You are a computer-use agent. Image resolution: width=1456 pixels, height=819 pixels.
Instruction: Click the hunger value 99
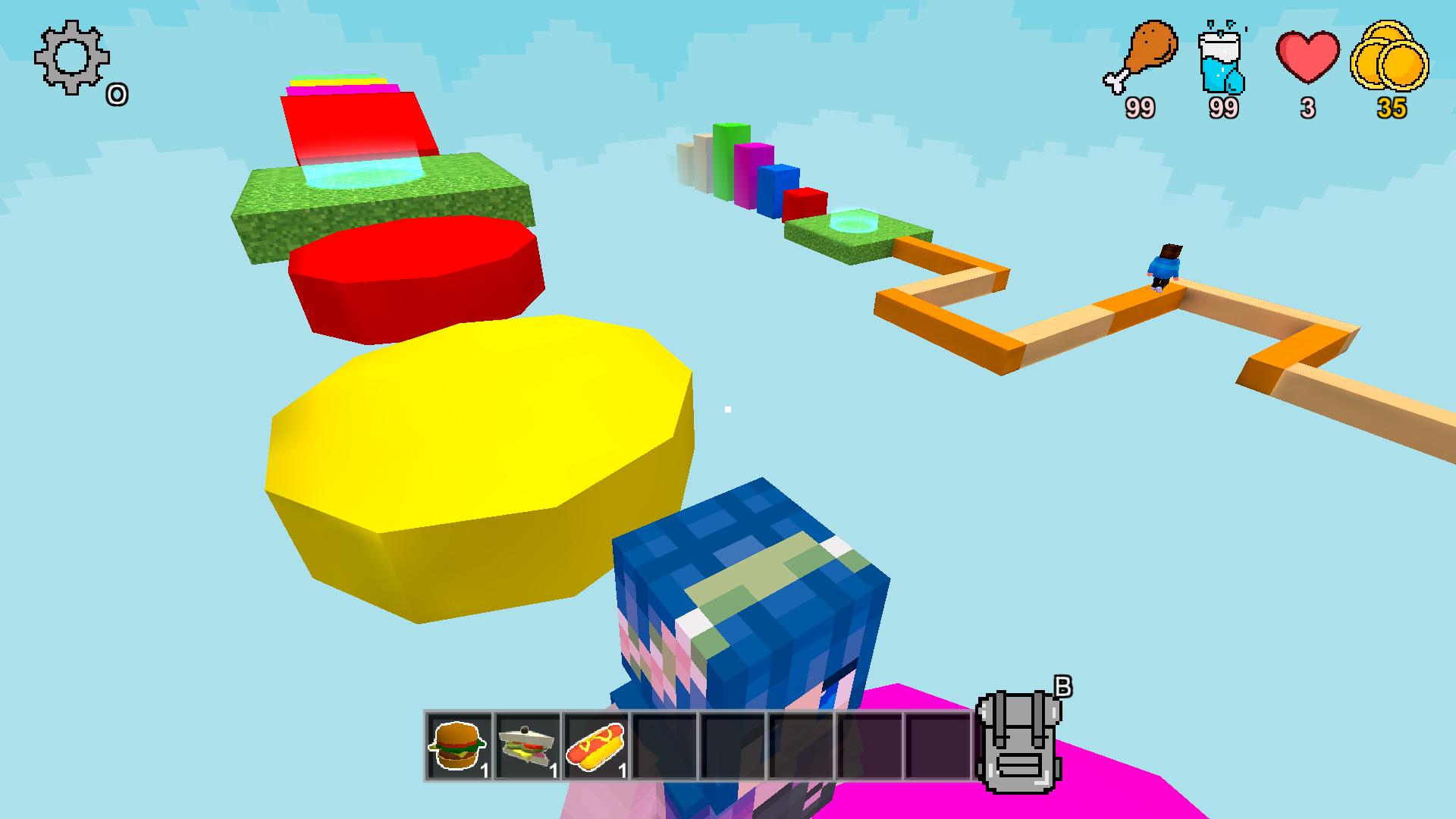[x=1141, y=108]
